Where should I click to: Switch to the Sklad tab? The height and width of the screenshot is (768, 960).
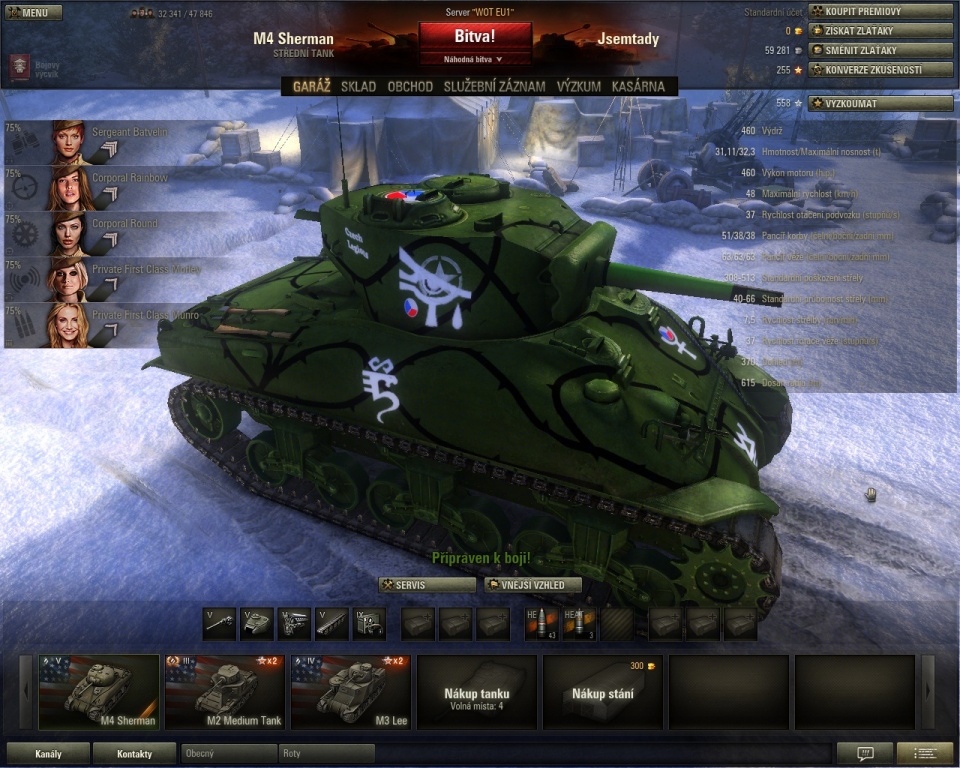358,87
